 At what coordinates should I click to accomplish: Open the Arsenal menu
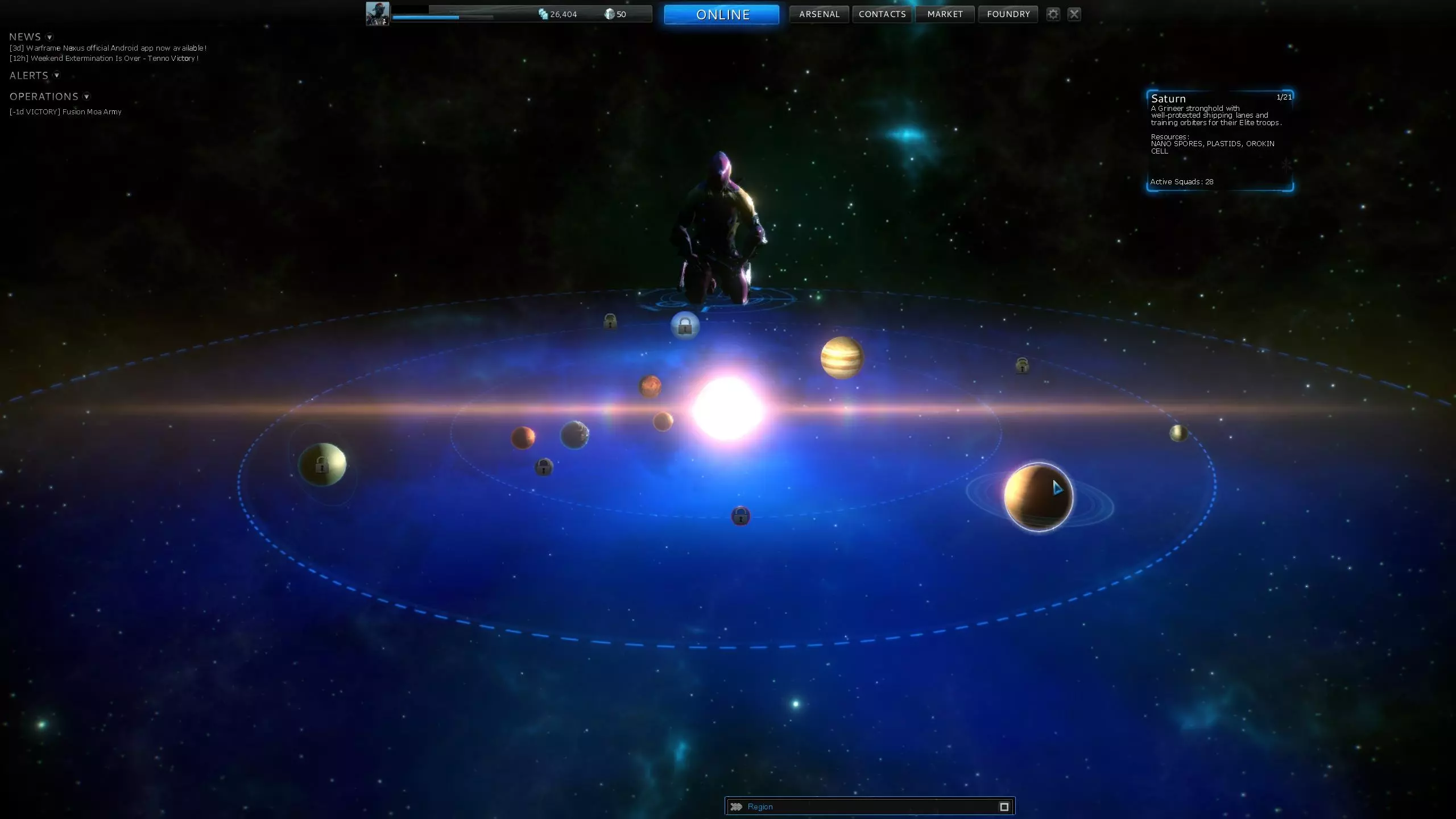point(819,14)
